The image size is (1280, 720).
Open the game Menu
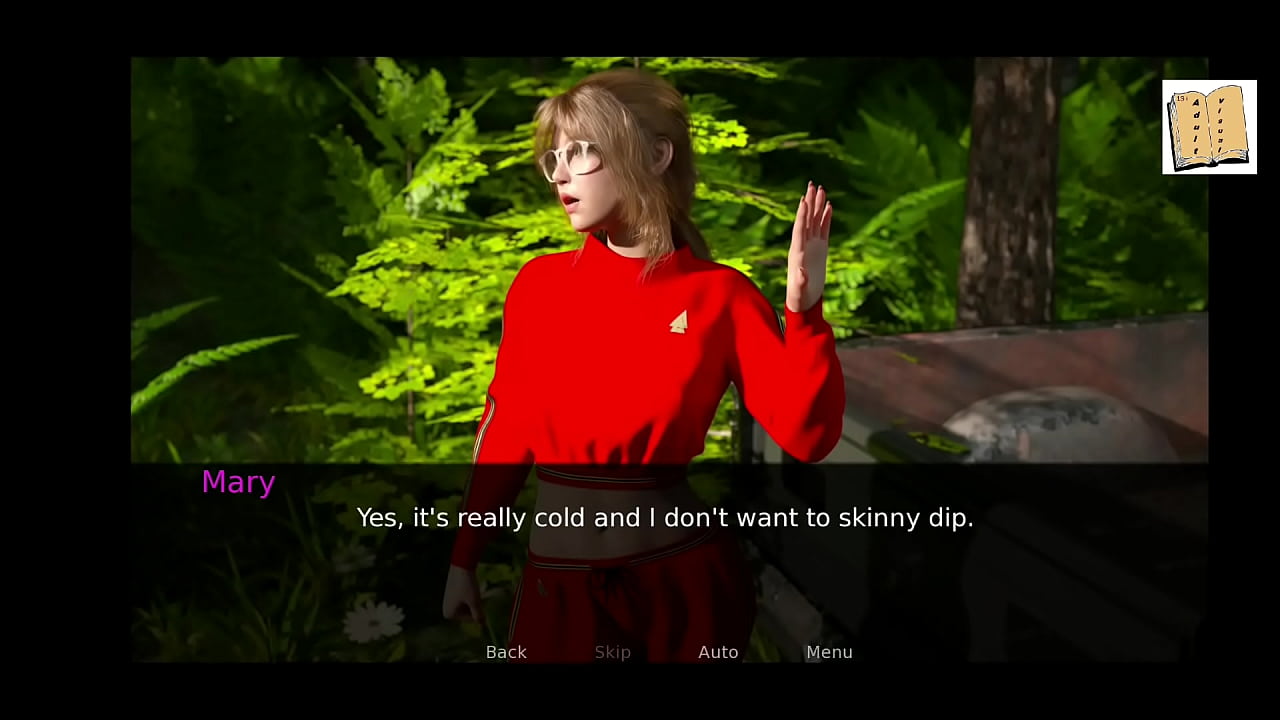829,652
